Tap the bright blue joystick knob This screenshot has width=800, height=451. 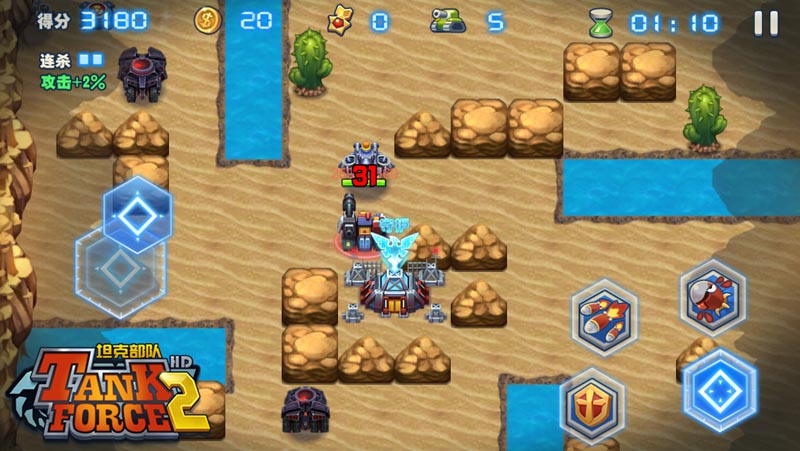(x=137, y=212)
